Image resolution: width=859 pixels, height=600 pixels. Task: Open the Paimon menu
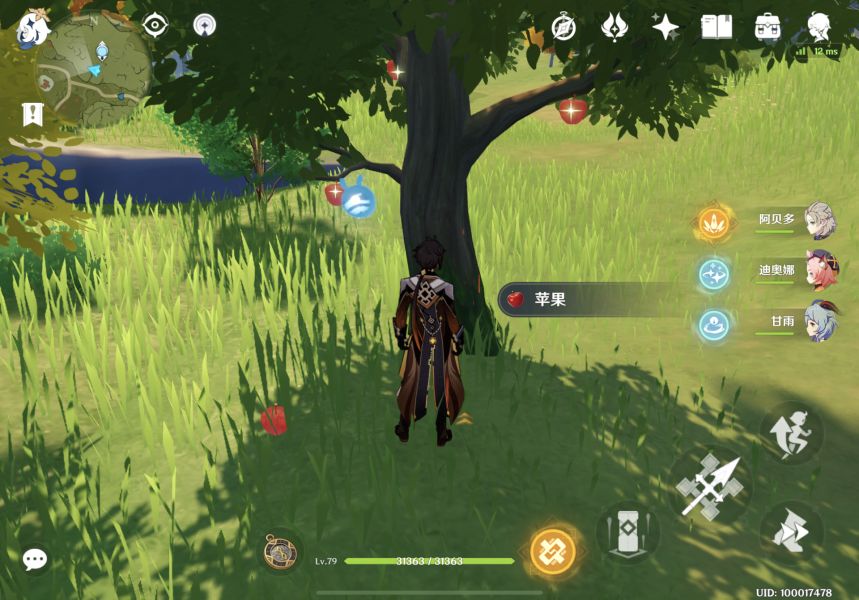click(33, 28)
